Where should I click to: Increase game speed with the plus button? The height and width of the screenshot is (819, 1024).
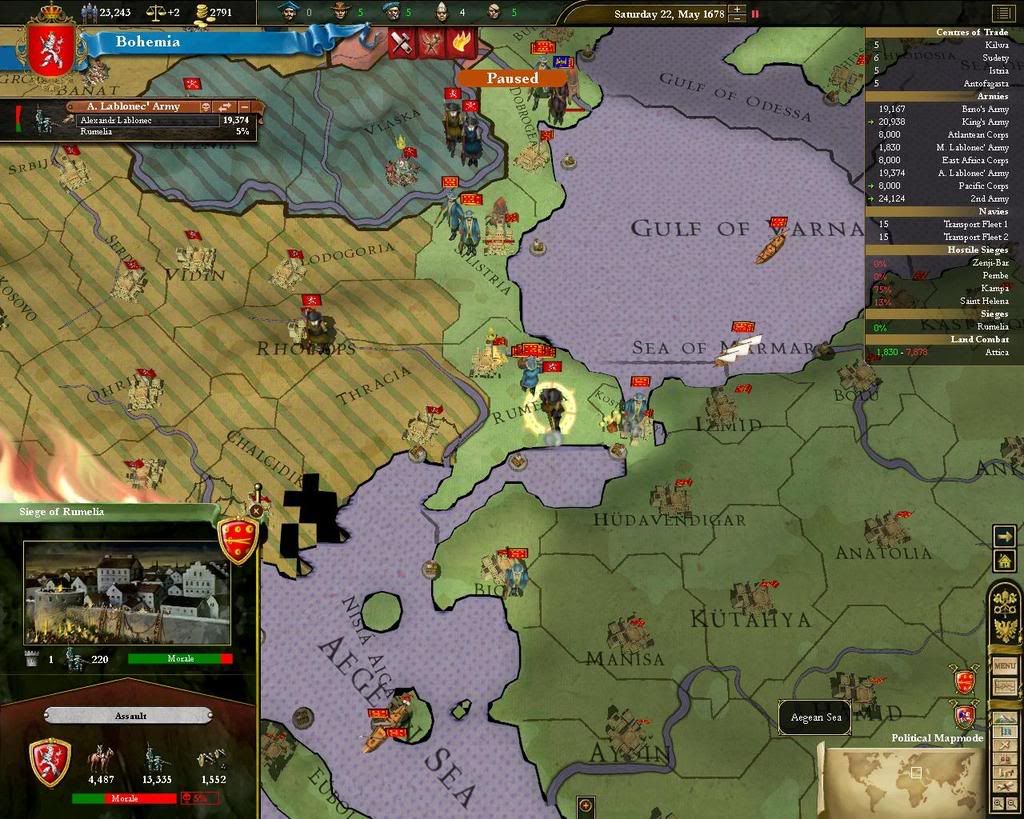[x=737, y=10]
